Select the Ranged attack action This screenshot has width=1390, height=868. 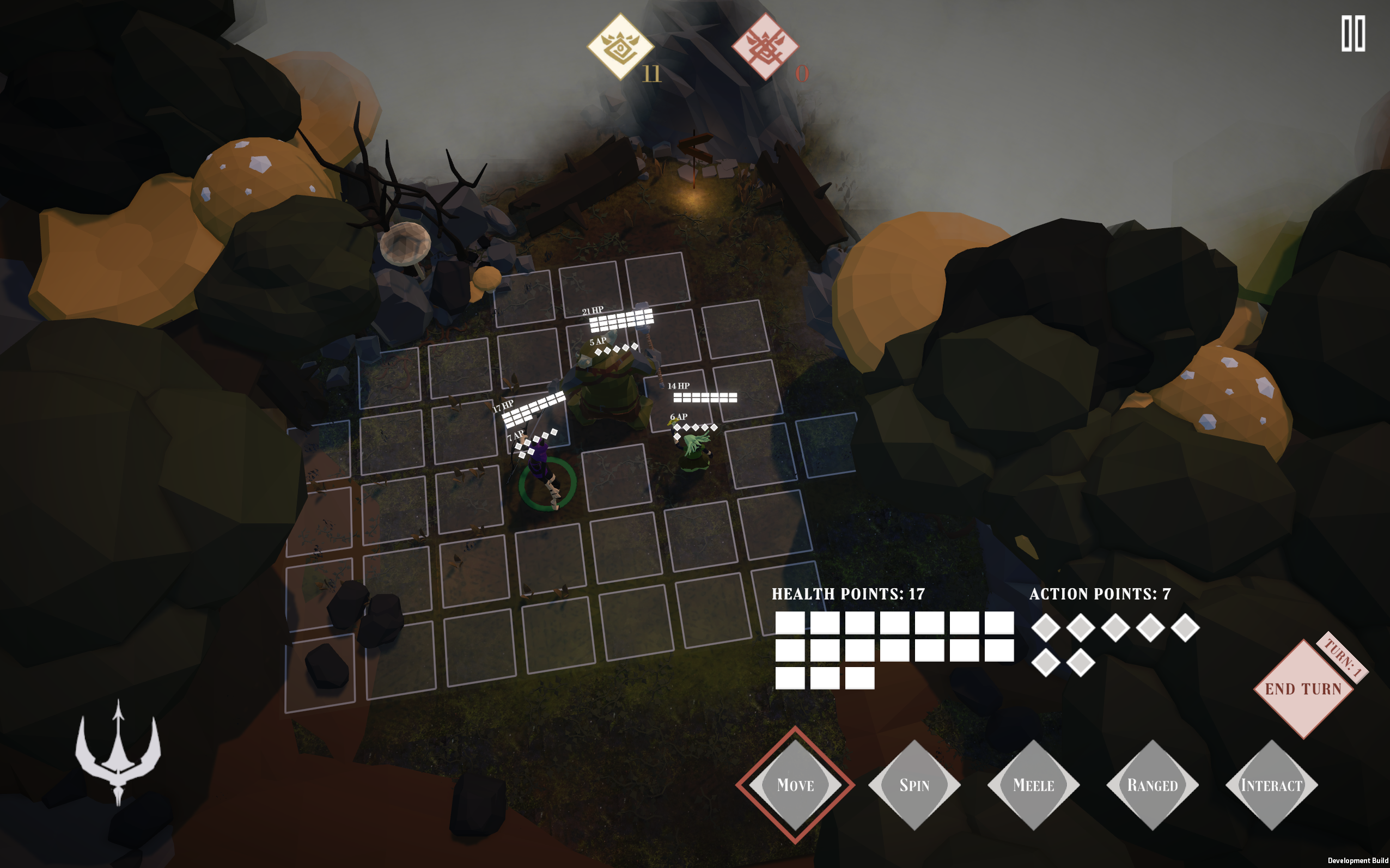coord(1153,785)
